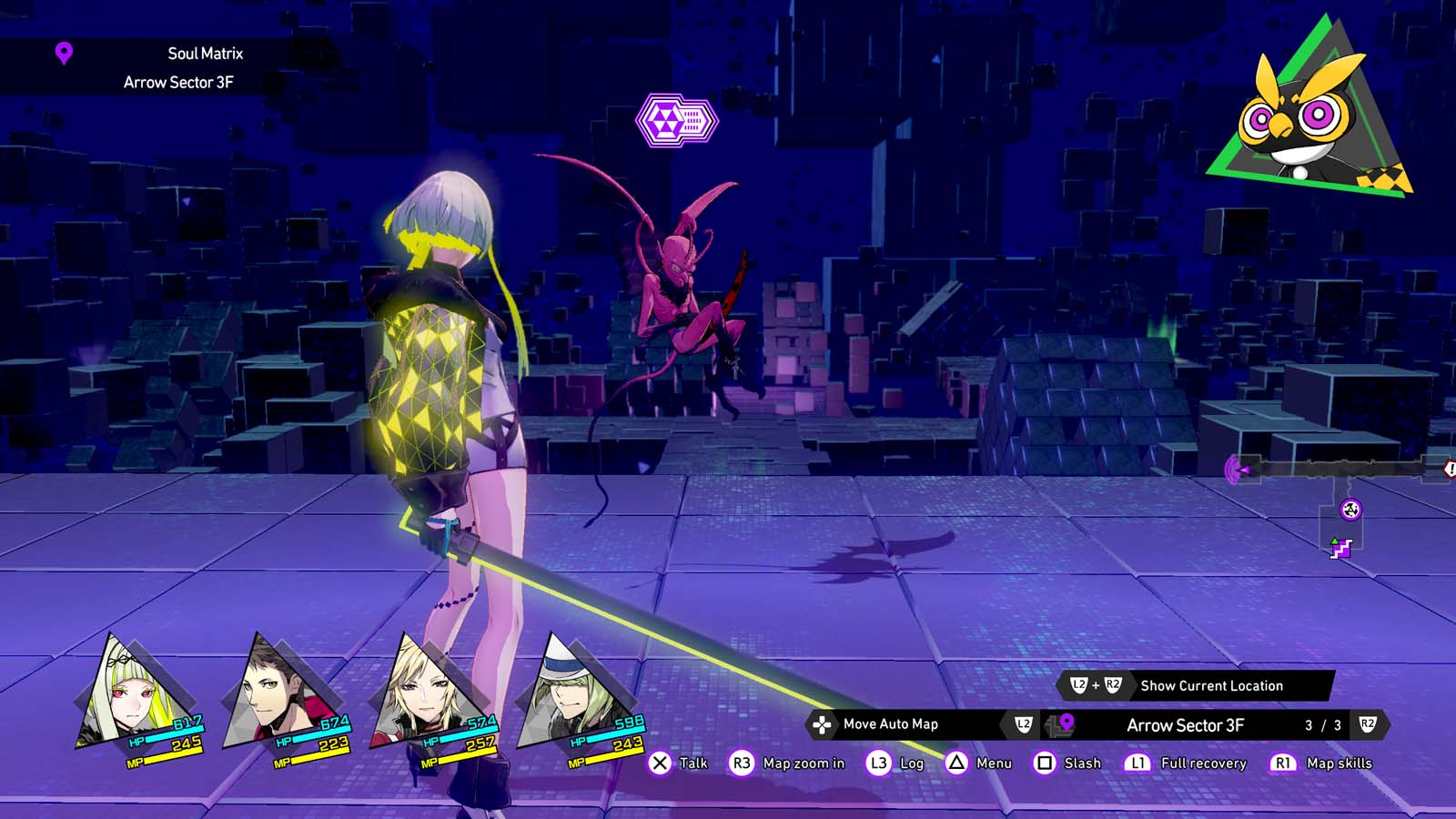1456x819 pixels.
Task: Click the circular battle symbol on the minimap
Action: pos(1351,509)
